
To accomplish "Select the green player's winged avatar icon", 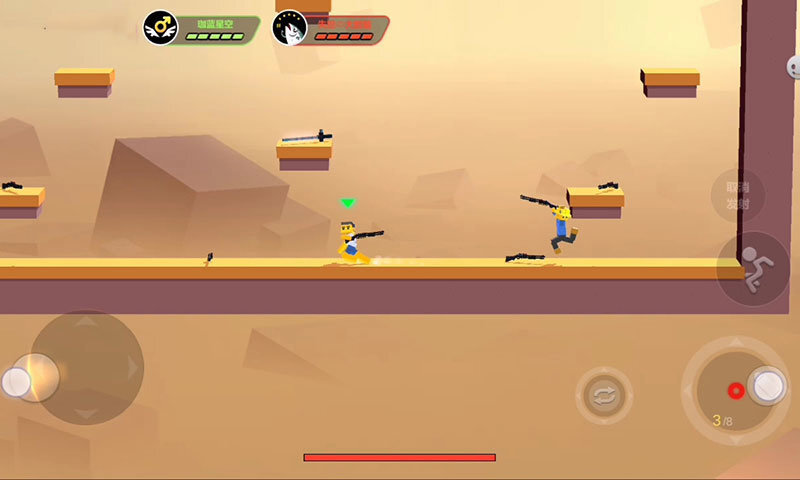I will (159, 27).
